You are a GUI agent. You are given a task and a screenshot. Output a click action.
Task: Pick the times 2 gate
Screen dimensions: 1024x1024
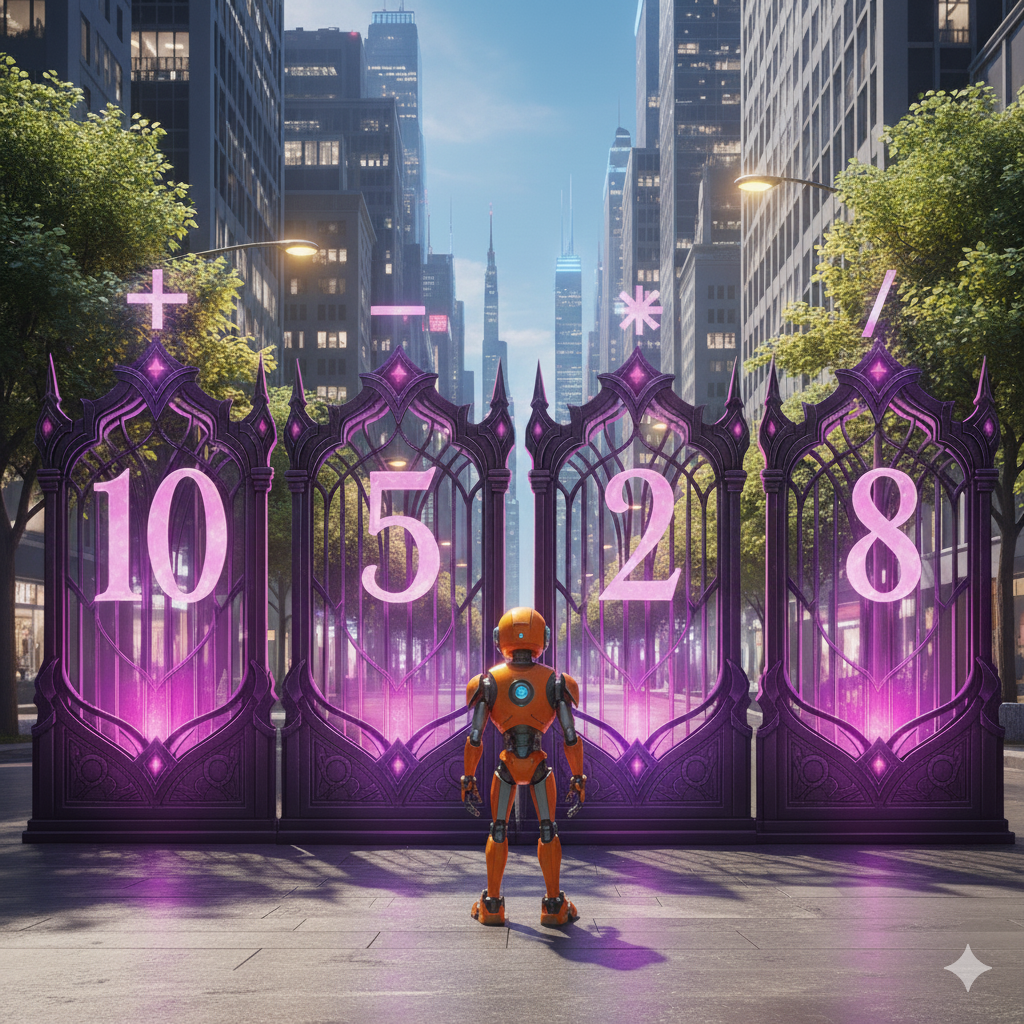pos(637,560)
